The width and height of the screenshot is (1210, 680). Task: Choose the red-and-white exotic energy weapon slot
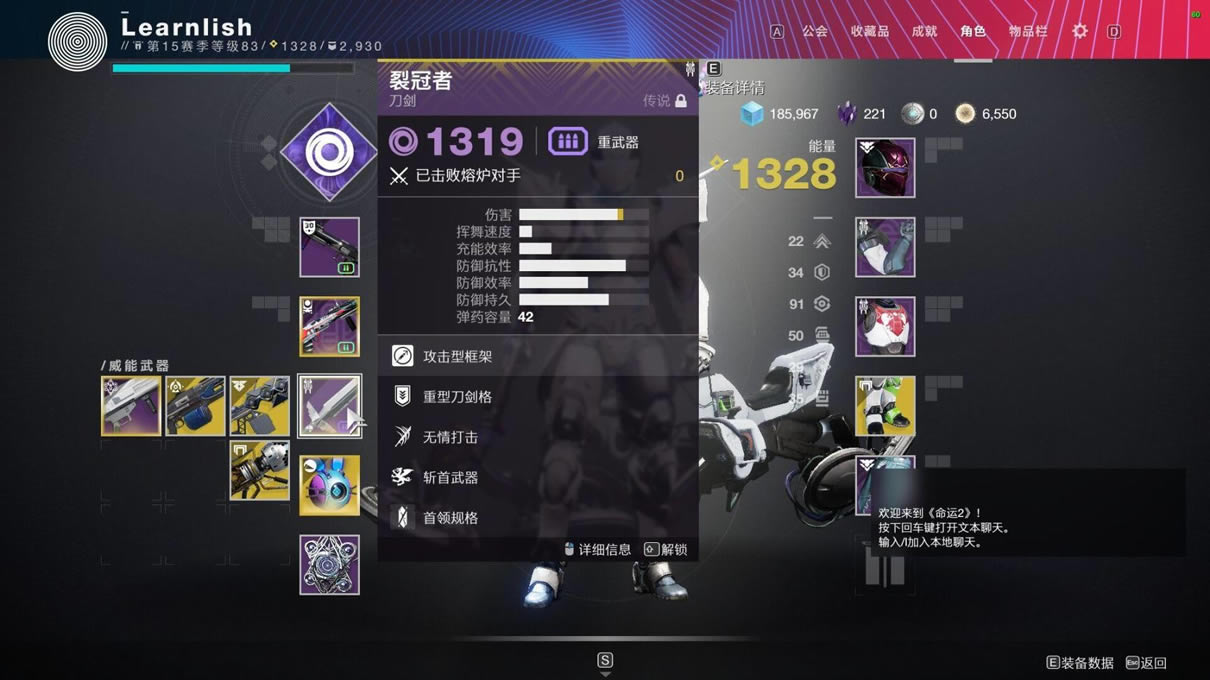[329, 326]
